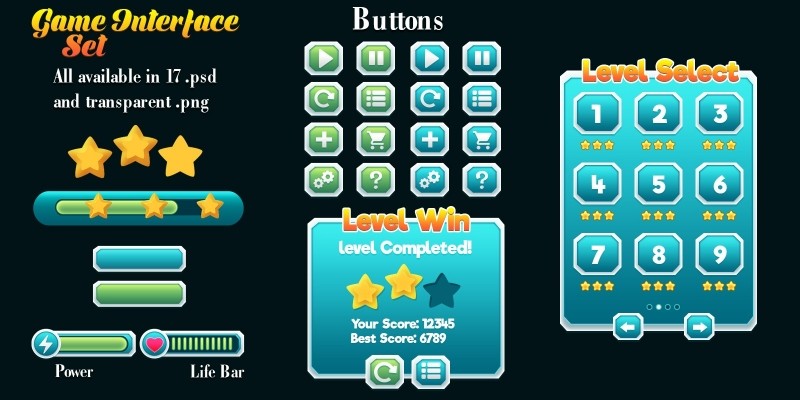Click the green play button
Screen dimensions: 800x400
(x=323, y=58)
